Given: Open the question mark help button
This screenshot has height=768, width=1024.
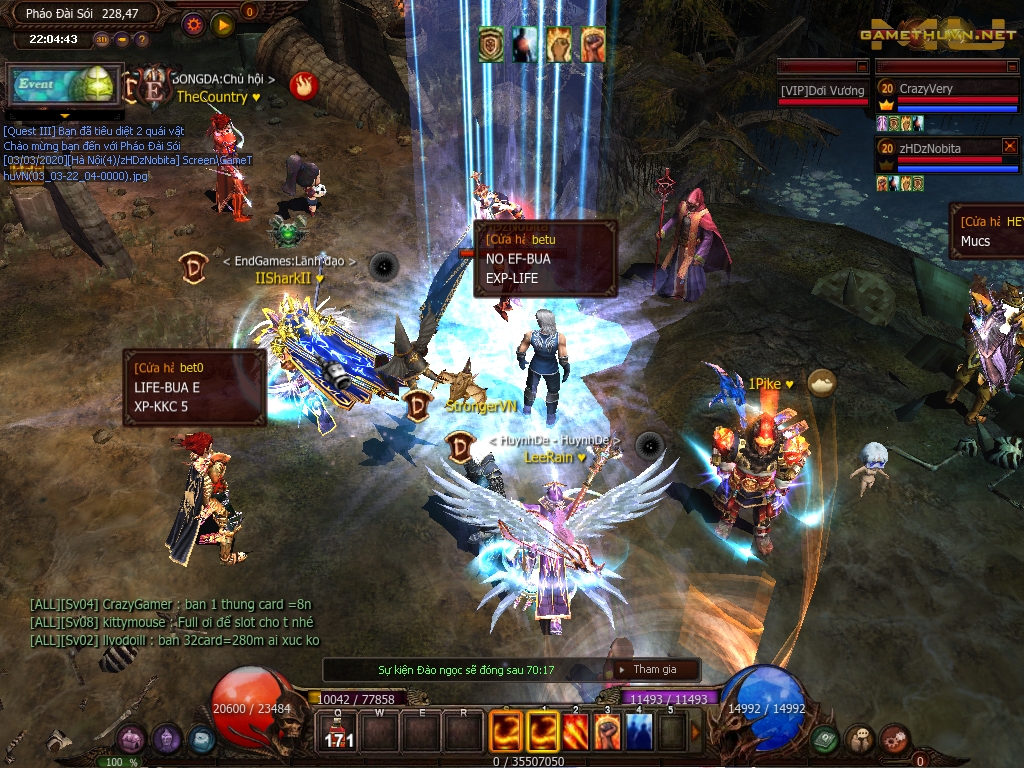Looking at the screenshot, I should 141,40.
